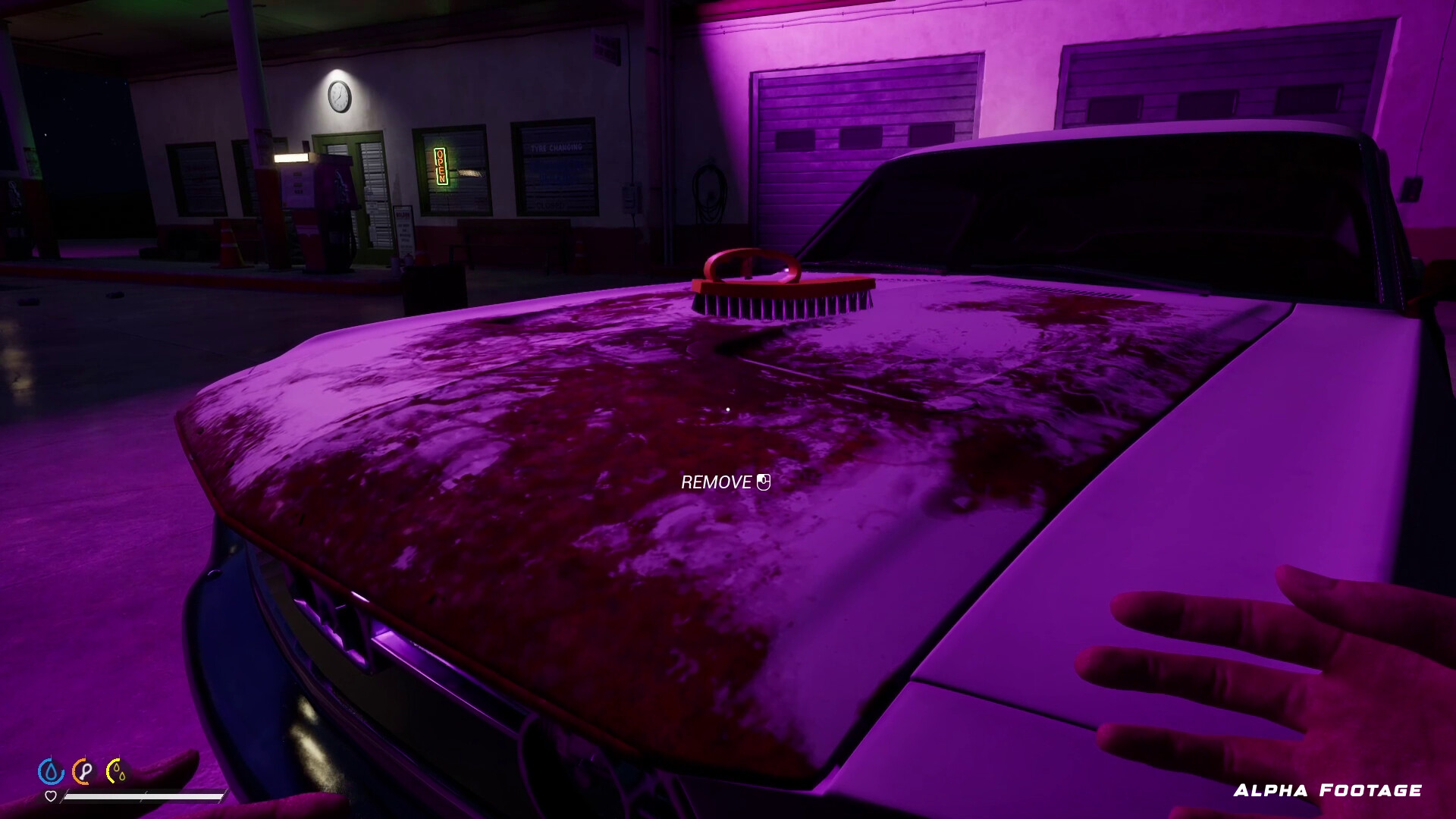The image size is (1456, 819).
Task: Click the heart health icon
Action: [x=51, y=796]
